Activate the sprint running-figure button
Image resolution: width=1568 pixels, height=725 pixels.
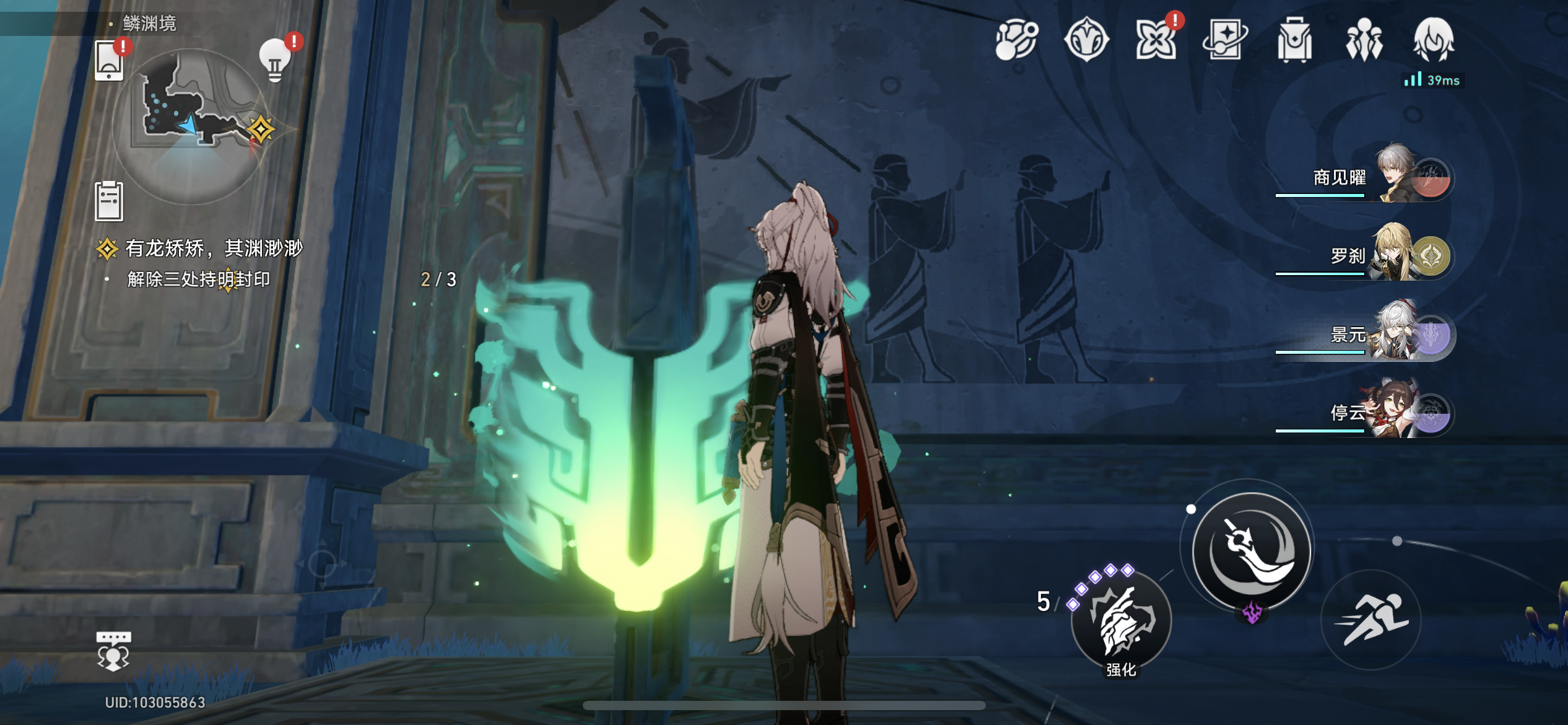1371,620
